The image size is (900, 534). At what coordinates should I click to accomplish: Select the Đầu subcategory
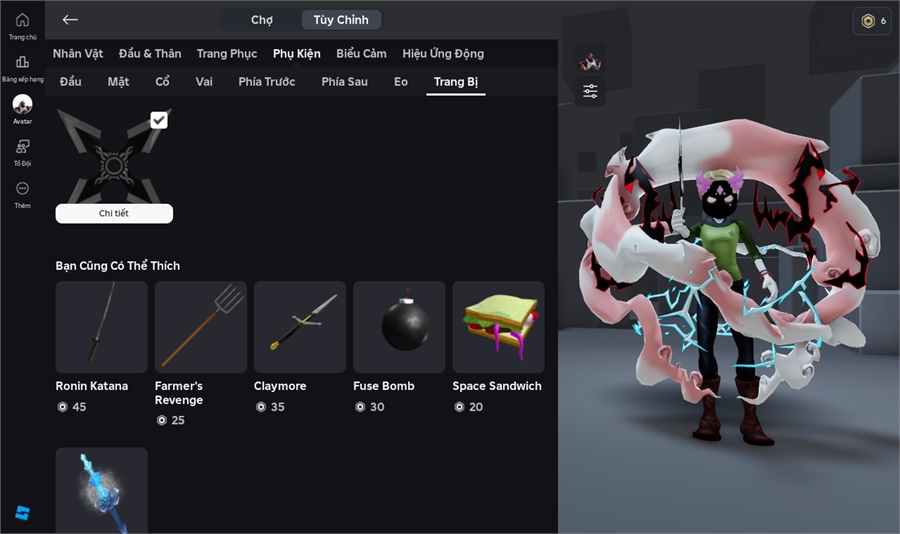(70, 82)
